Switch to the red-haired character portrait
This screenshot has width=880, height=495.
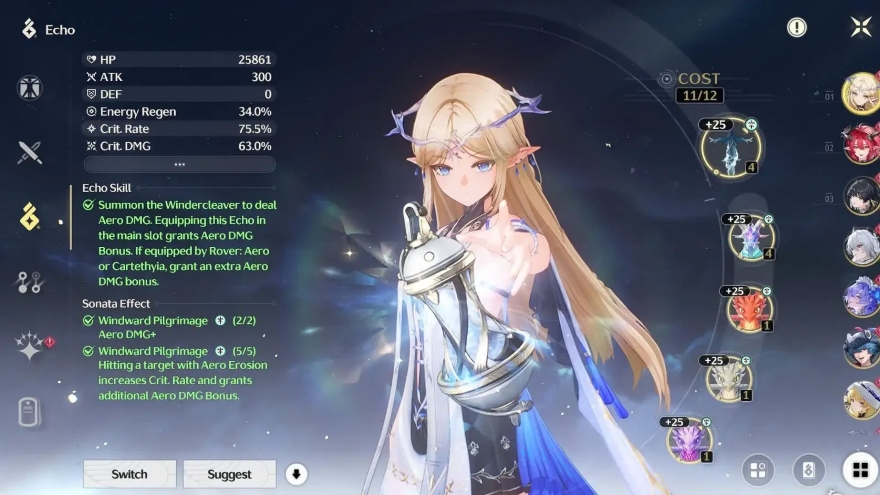tap(860, 146)
